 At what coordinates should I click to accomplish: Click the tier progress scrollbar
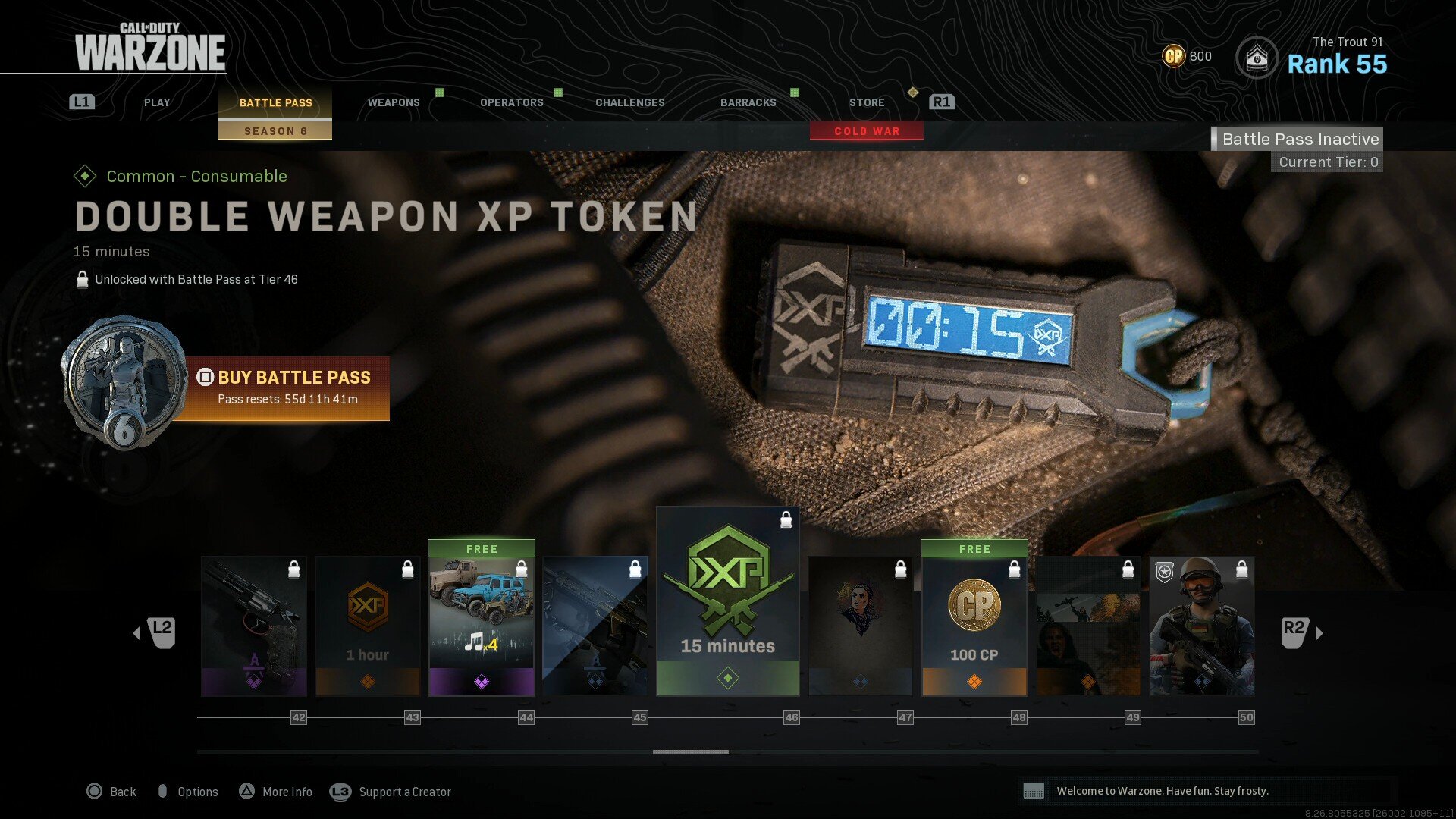691,752
